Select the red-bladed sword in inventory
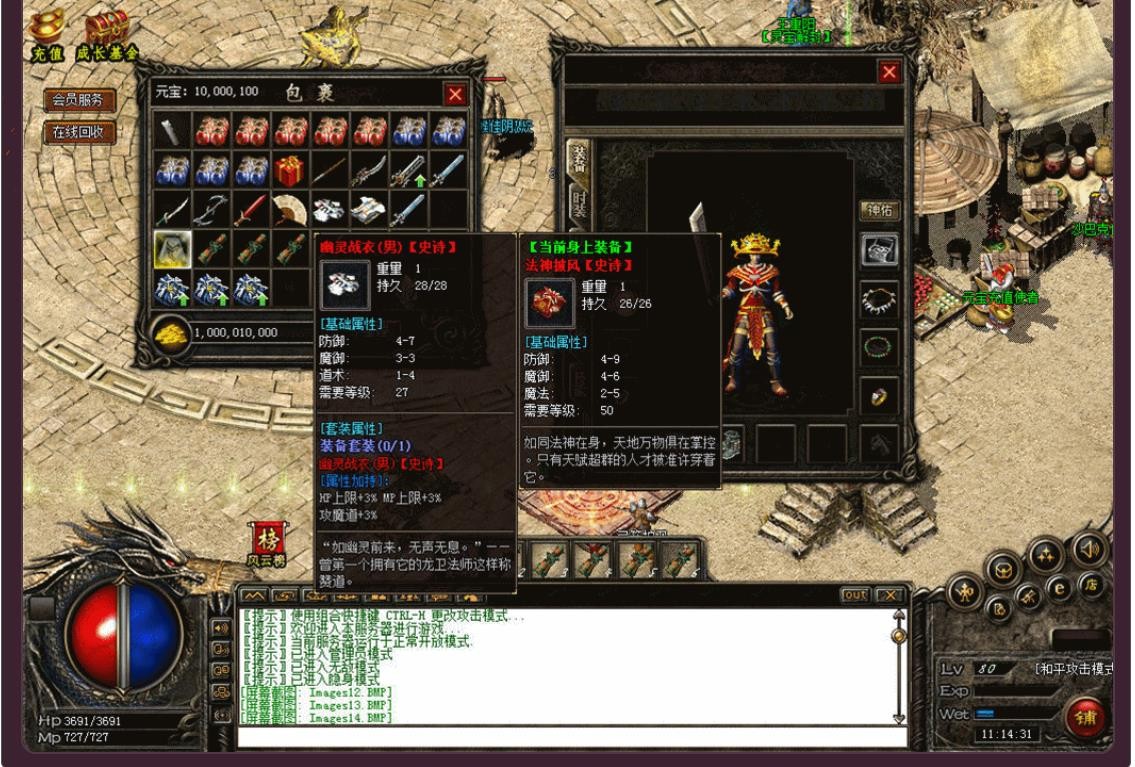Image resolution: width=1135 pixels, height=767 pixels. point(251,210)
